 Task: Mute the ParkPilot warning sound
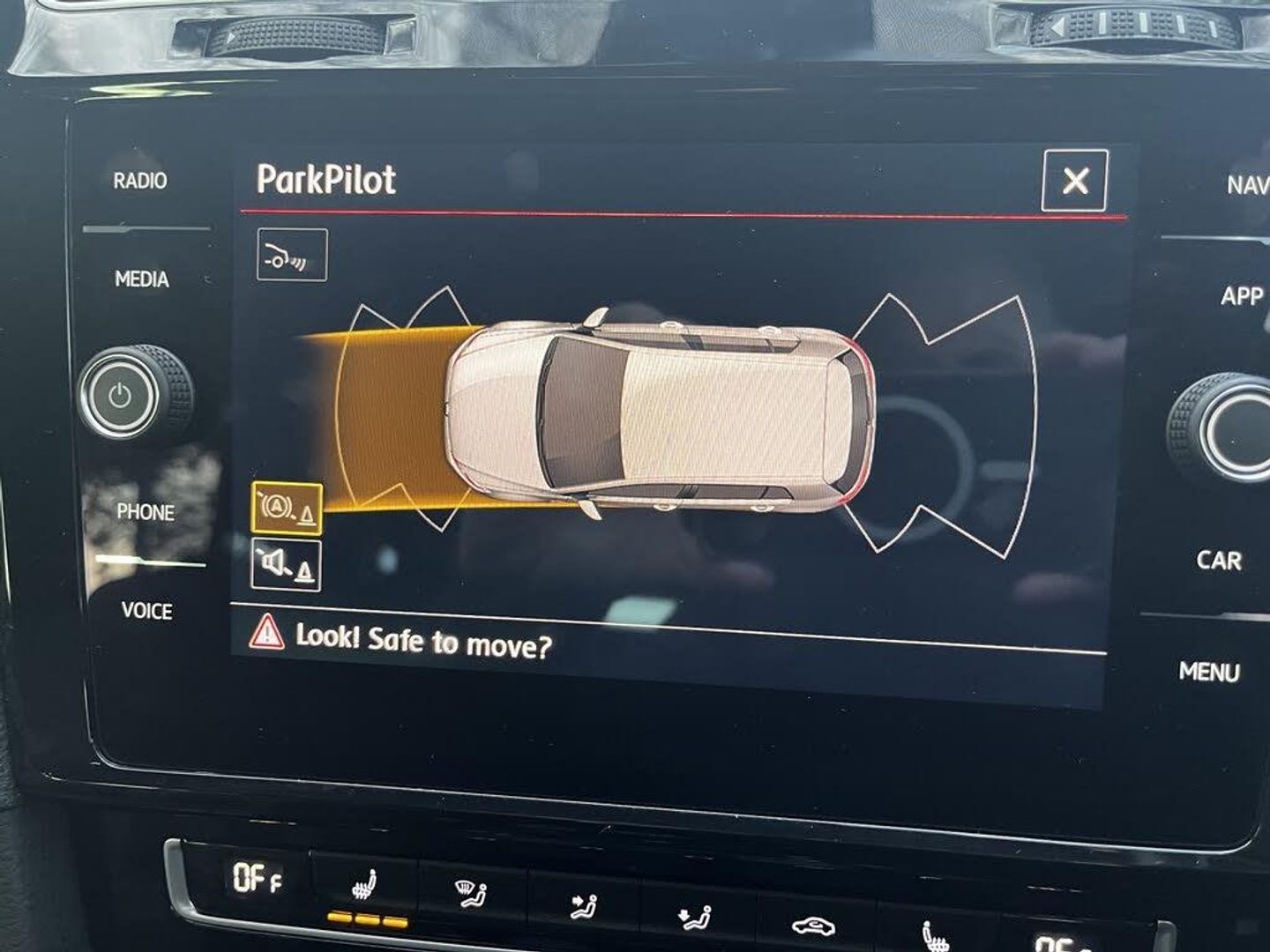287,564
